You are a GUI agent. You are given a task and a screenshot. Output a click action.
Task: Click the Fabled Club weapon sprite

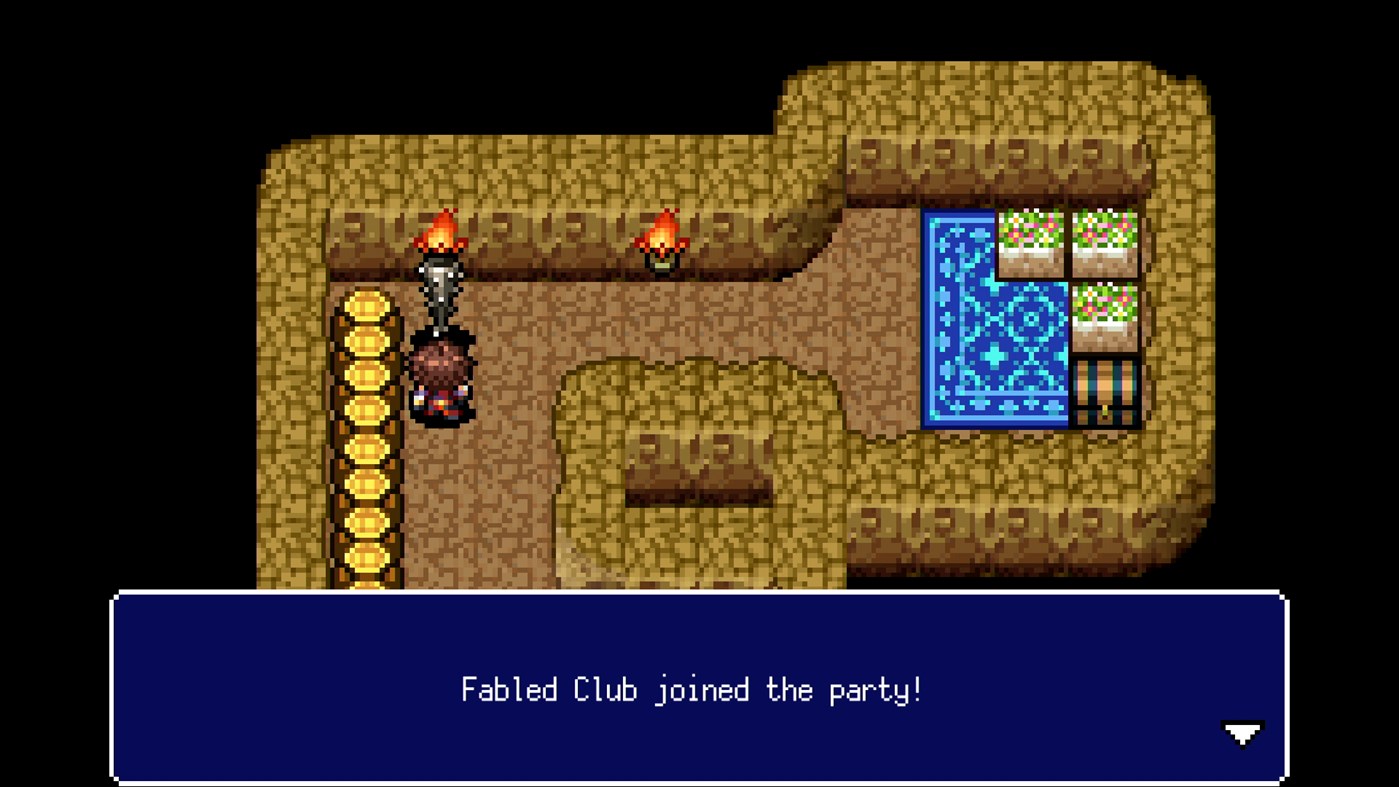pyautogui.click(x=443, y=290)
